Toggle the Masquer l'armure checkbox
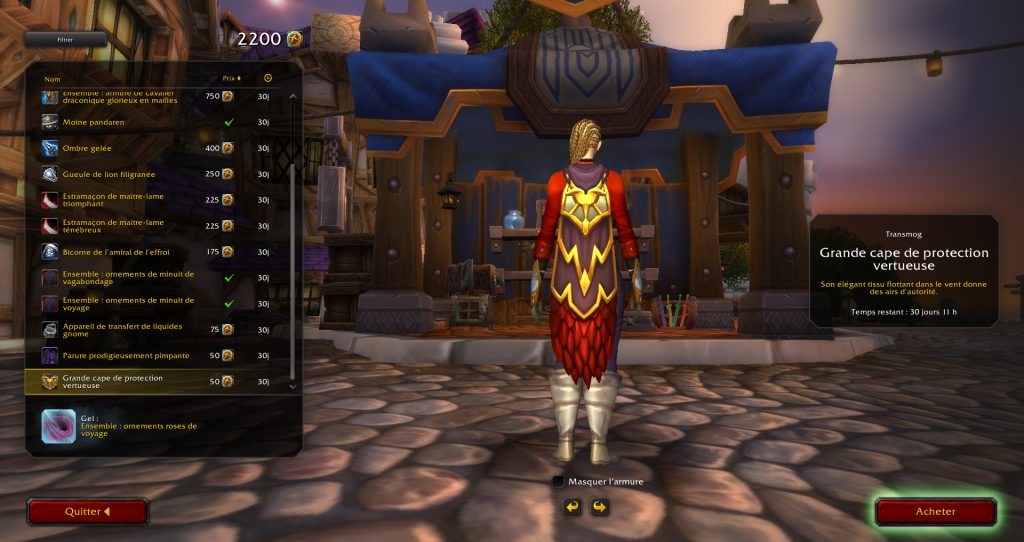1024x542 pixels. tap(558, 481)
